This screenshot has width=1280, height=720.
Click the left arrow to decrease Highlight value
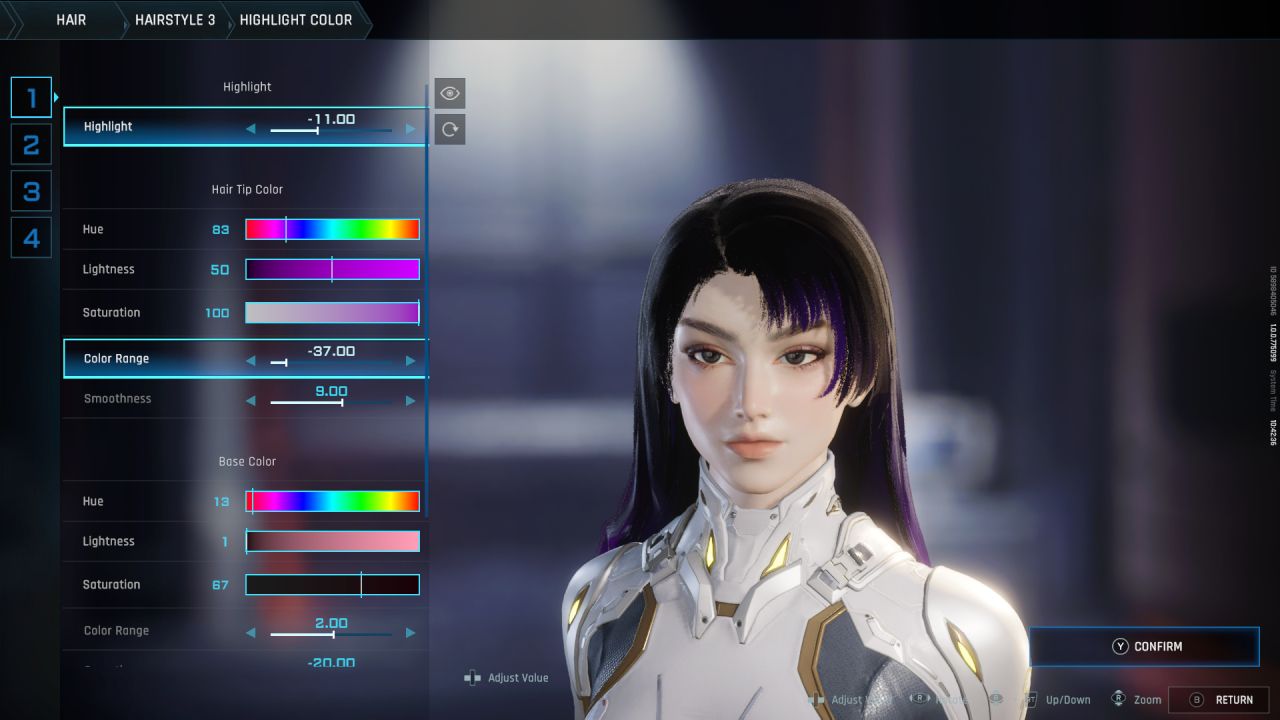(251, 128)
